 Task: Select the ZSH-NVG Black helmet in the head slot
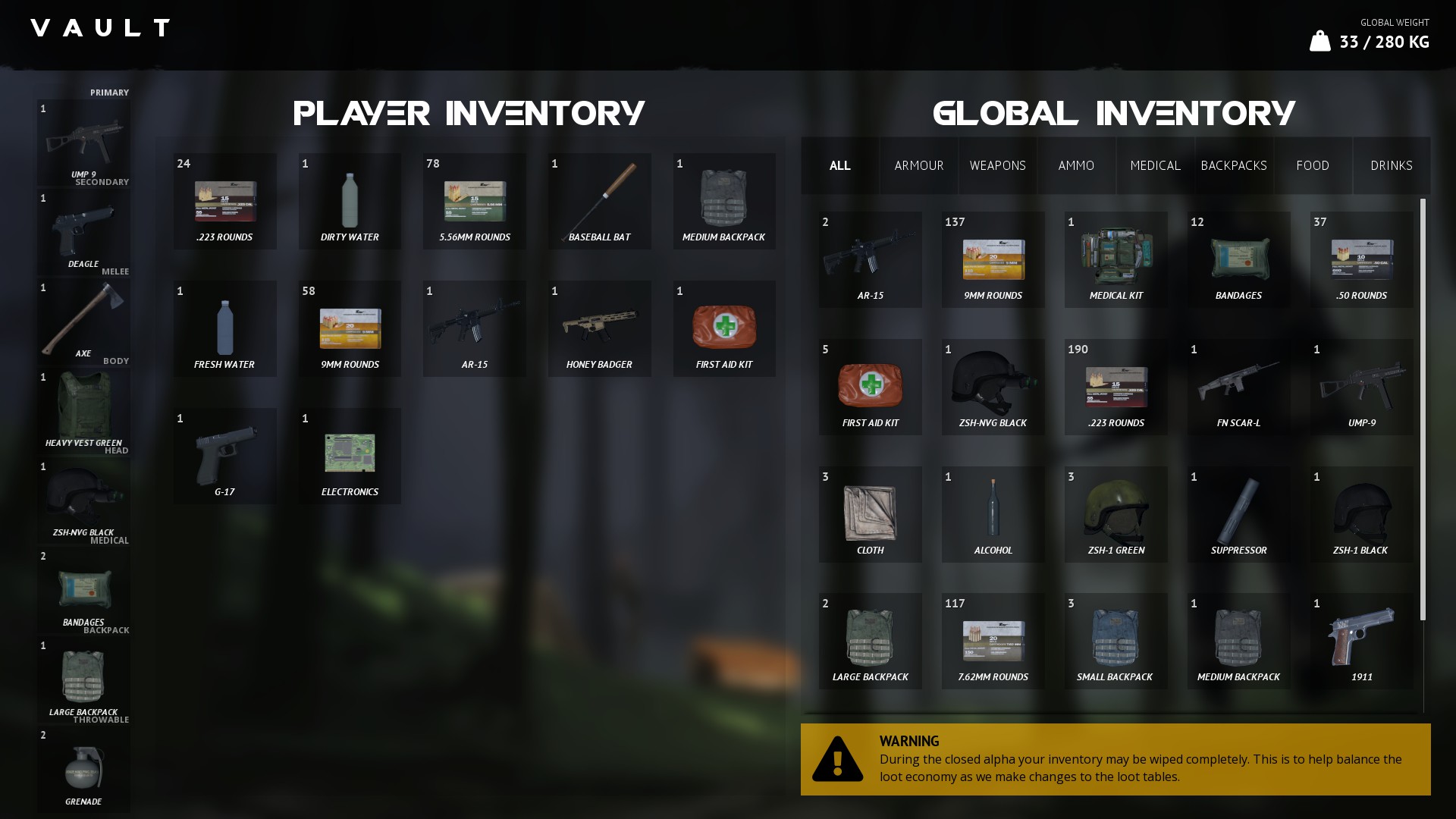[x=83, y=497]
